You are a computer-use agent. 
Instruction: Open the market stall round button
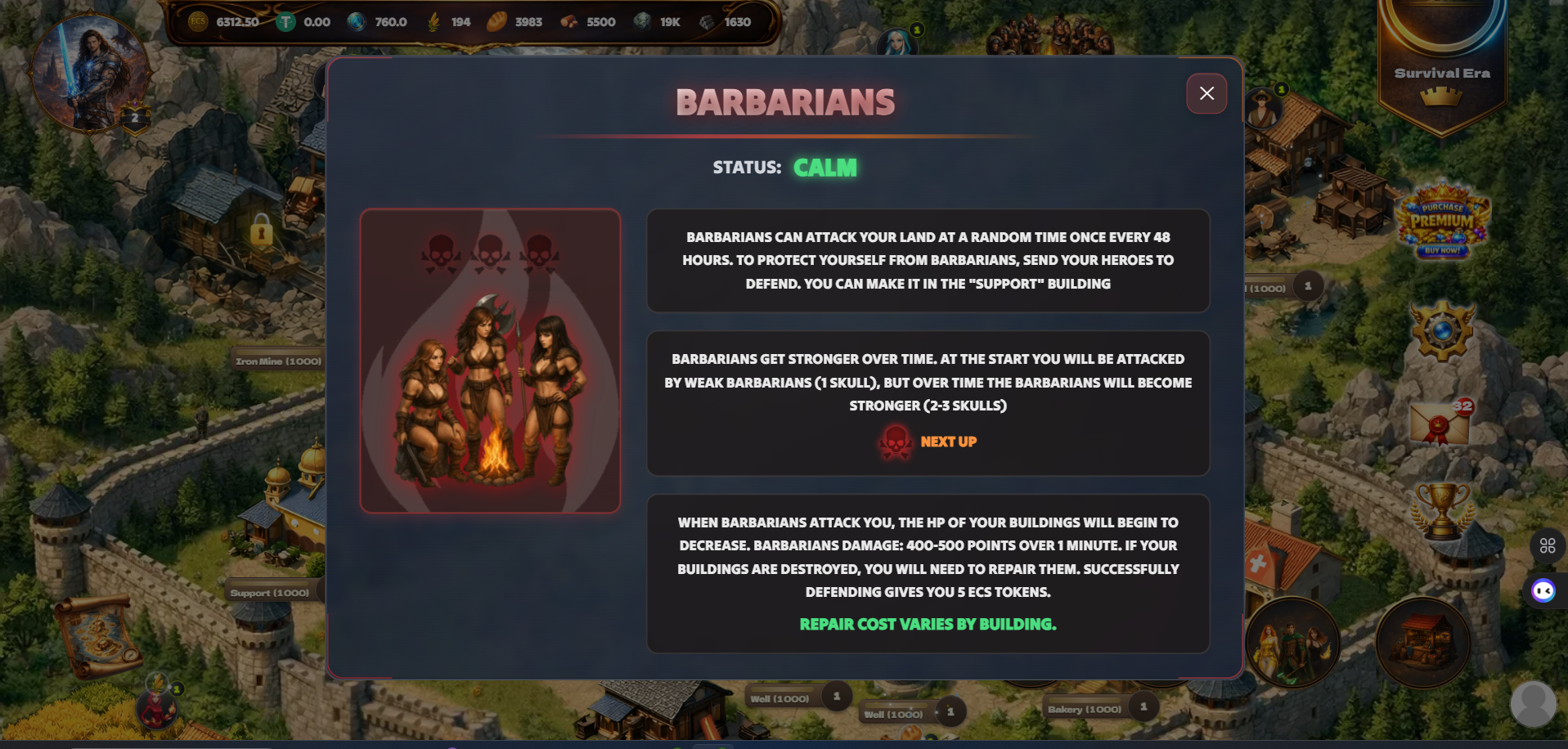click(1422, 643)
